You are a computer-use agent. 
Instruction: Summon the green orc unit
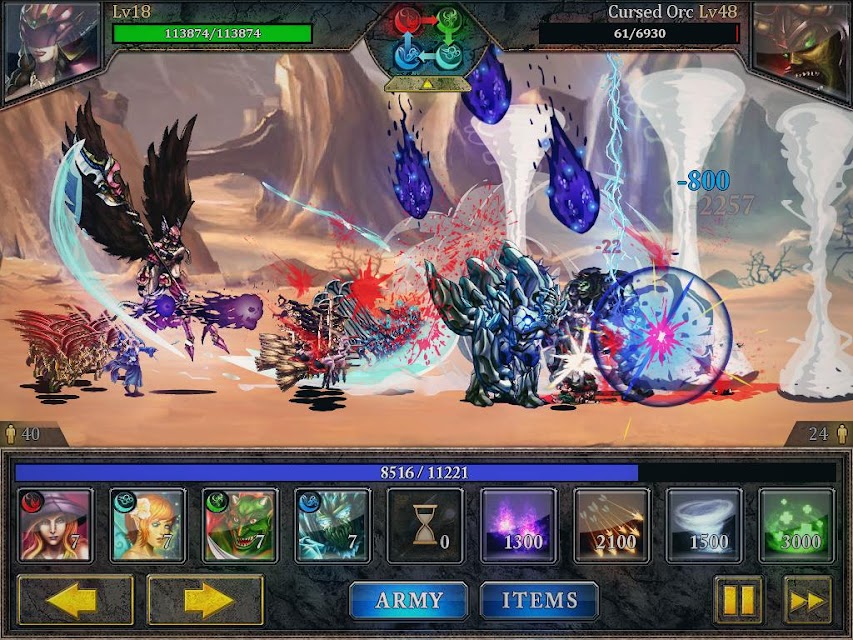click(240, 526)
